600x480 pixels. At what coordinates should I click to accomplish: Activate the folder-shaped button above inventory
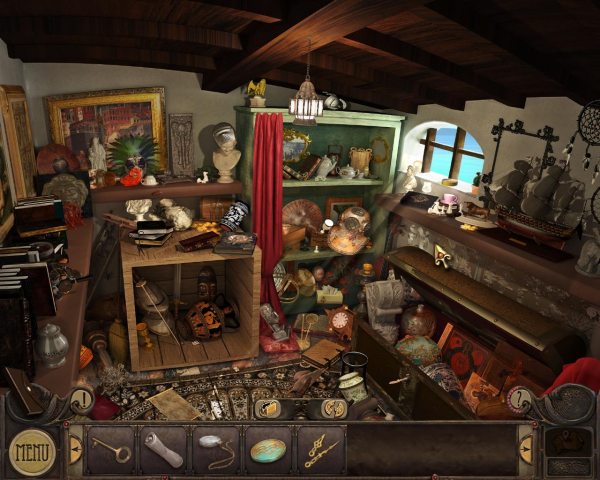point(267,408)
